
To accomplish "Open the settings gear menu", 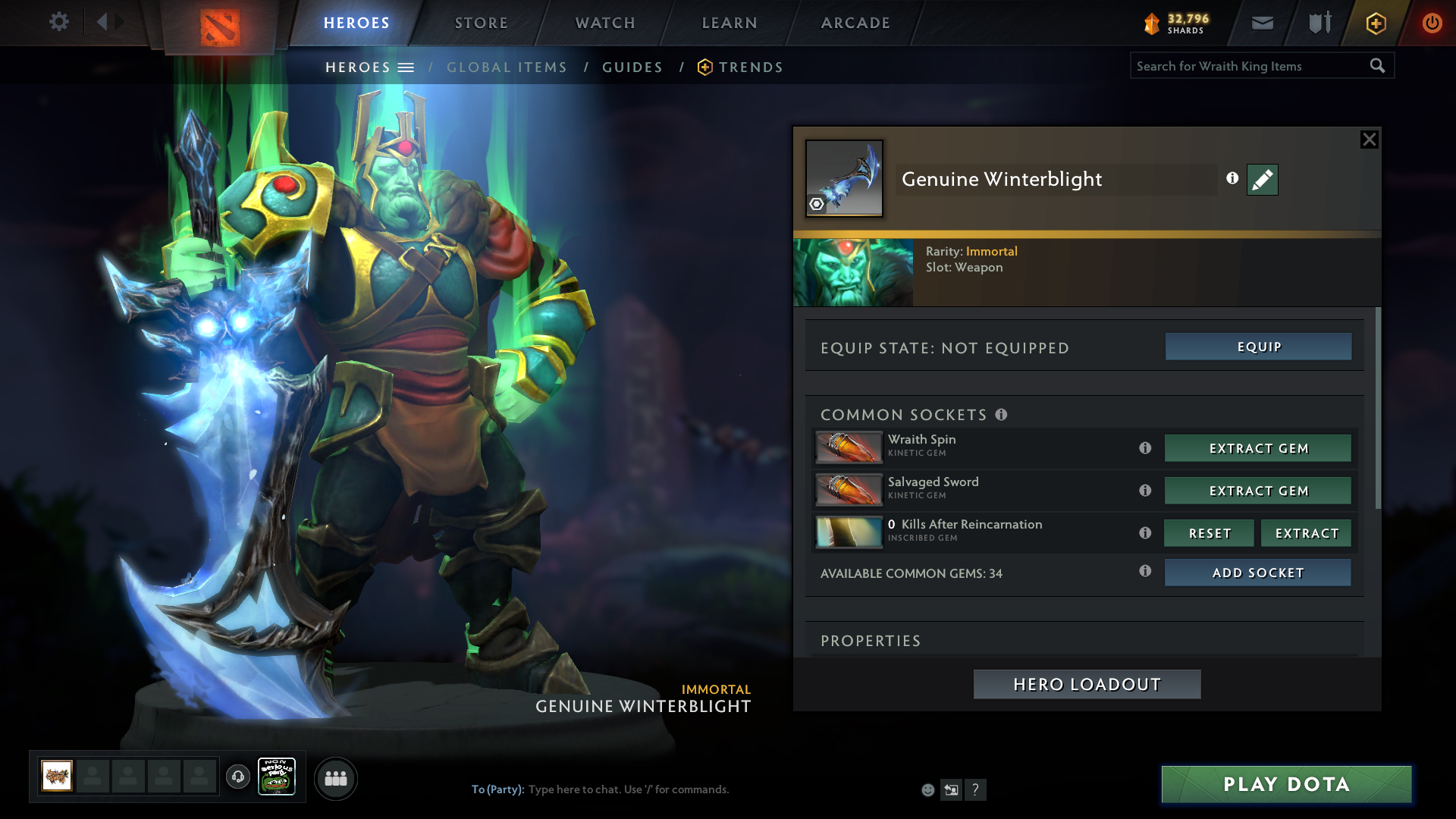I will (59, 21).
